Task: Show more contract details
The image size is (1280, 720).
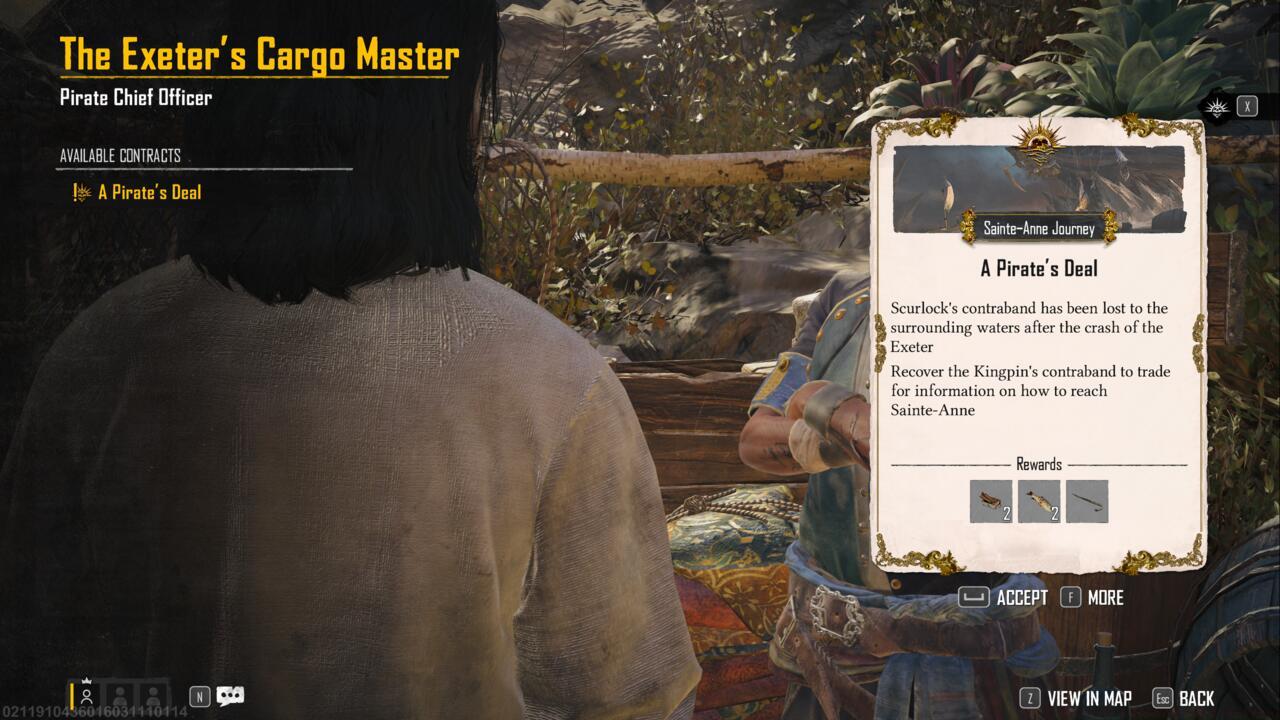Action: 1092,598
